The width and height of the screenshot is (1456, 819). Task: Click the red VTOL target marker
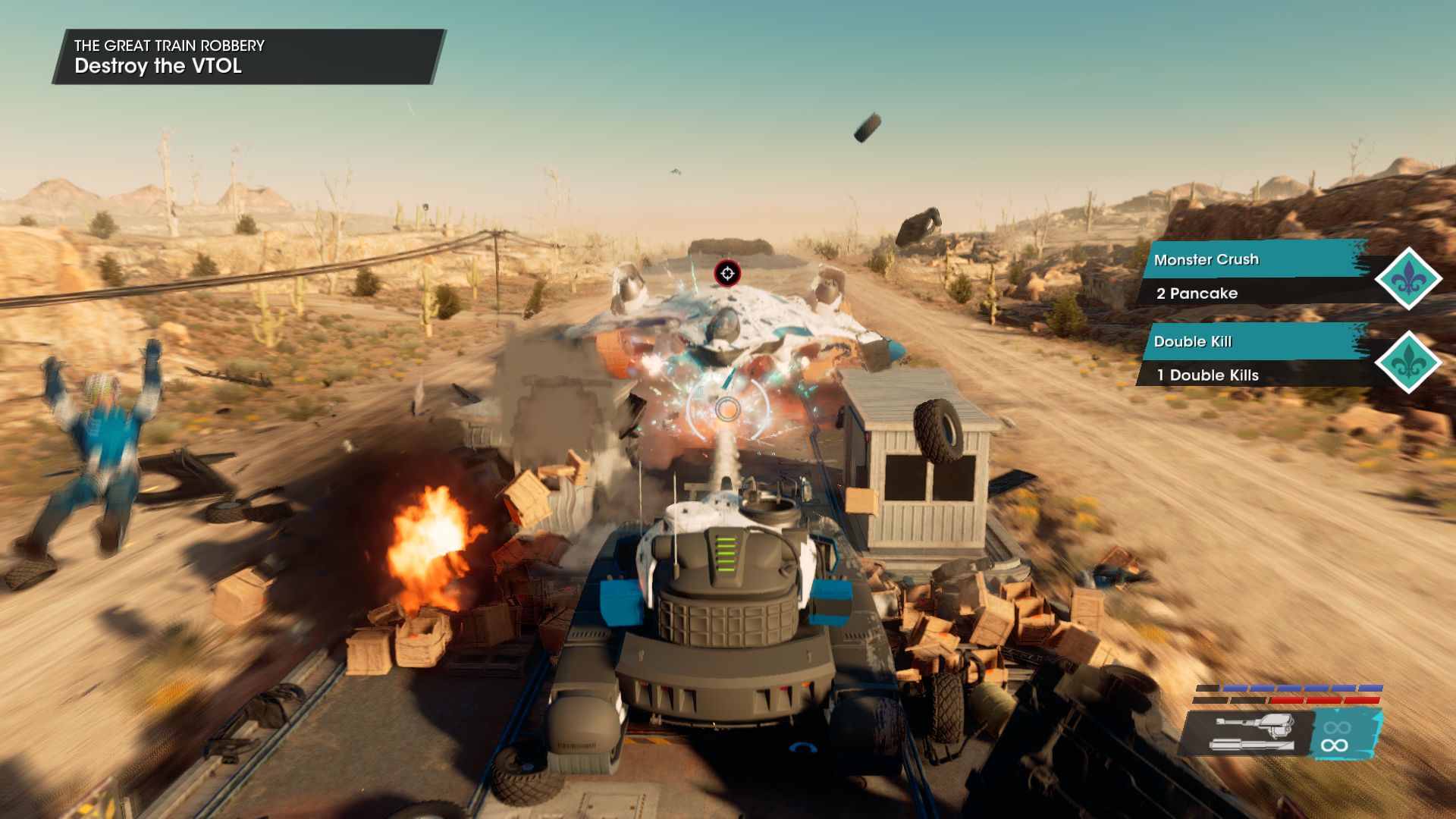(x=727, y=274)
